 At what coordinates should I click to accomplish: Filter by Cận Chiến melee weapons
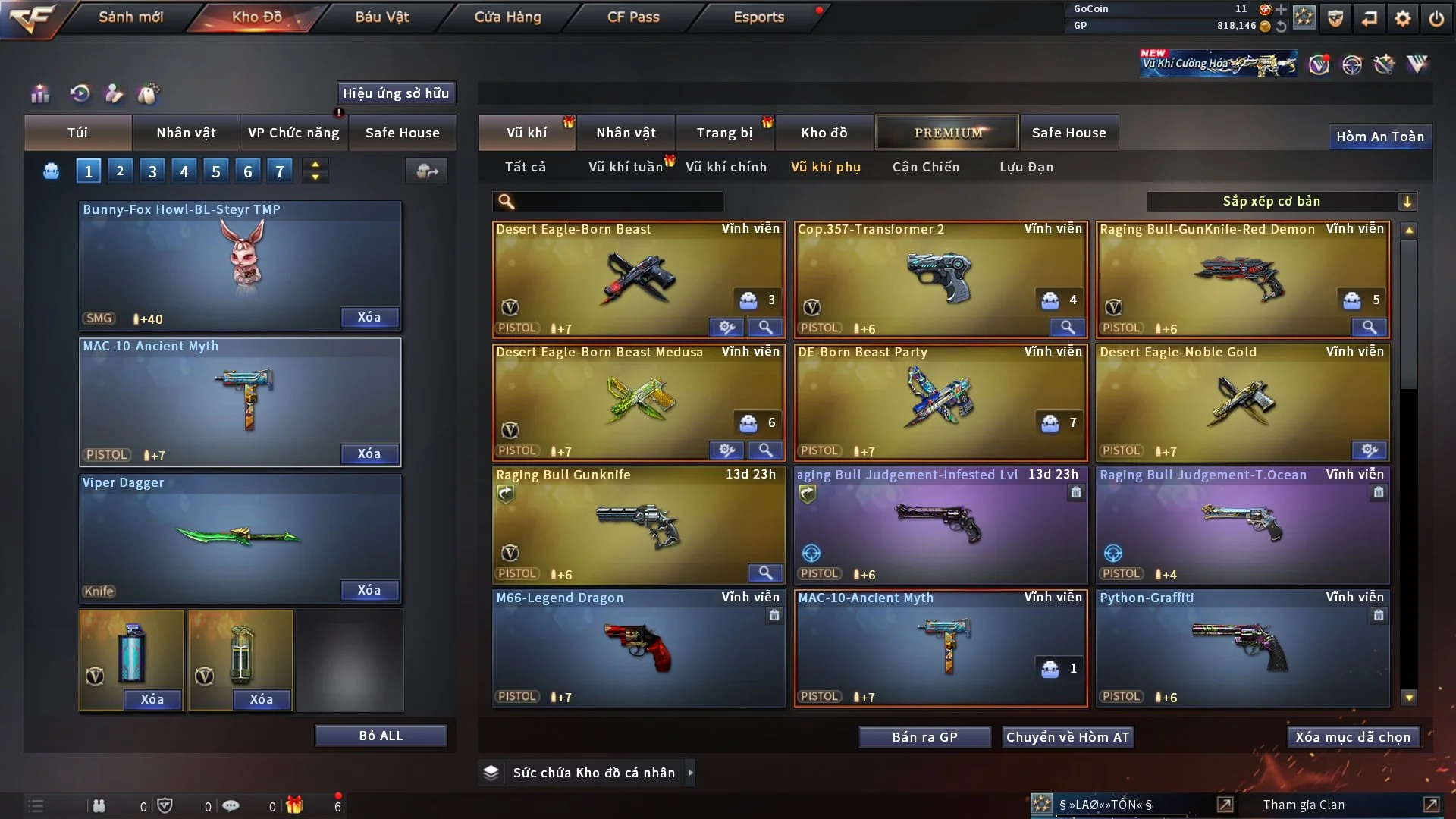[x=925, y=167]
